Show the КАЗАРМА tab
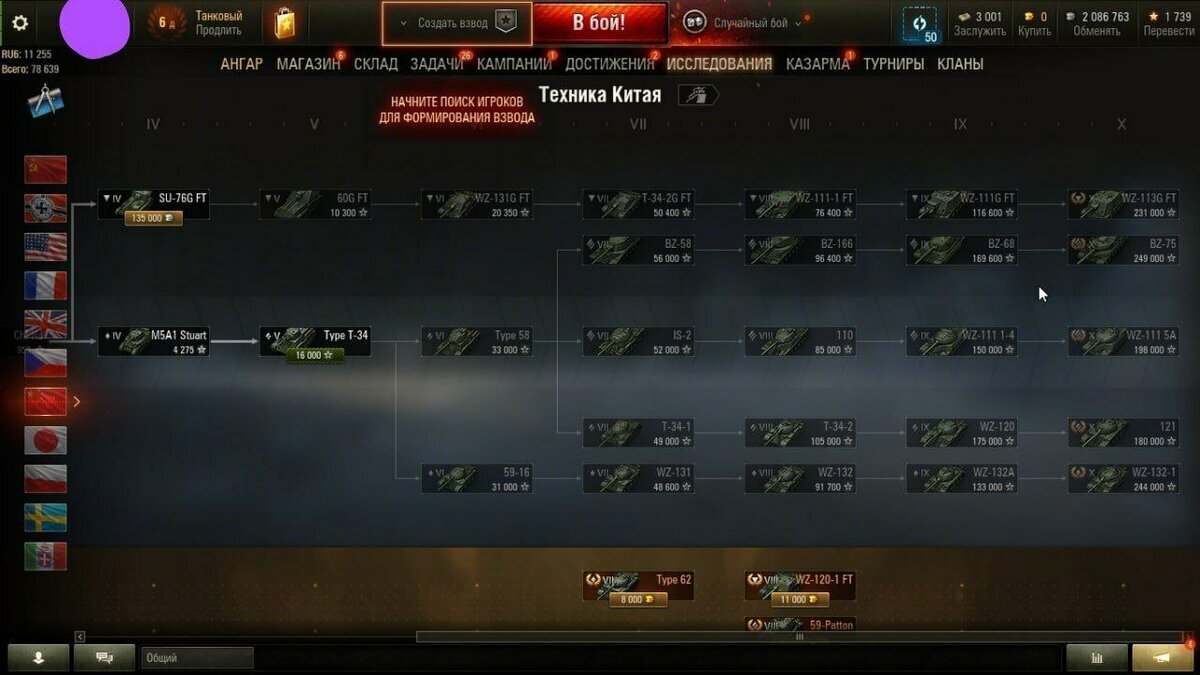1200x675 pixels. coord(817,64)
